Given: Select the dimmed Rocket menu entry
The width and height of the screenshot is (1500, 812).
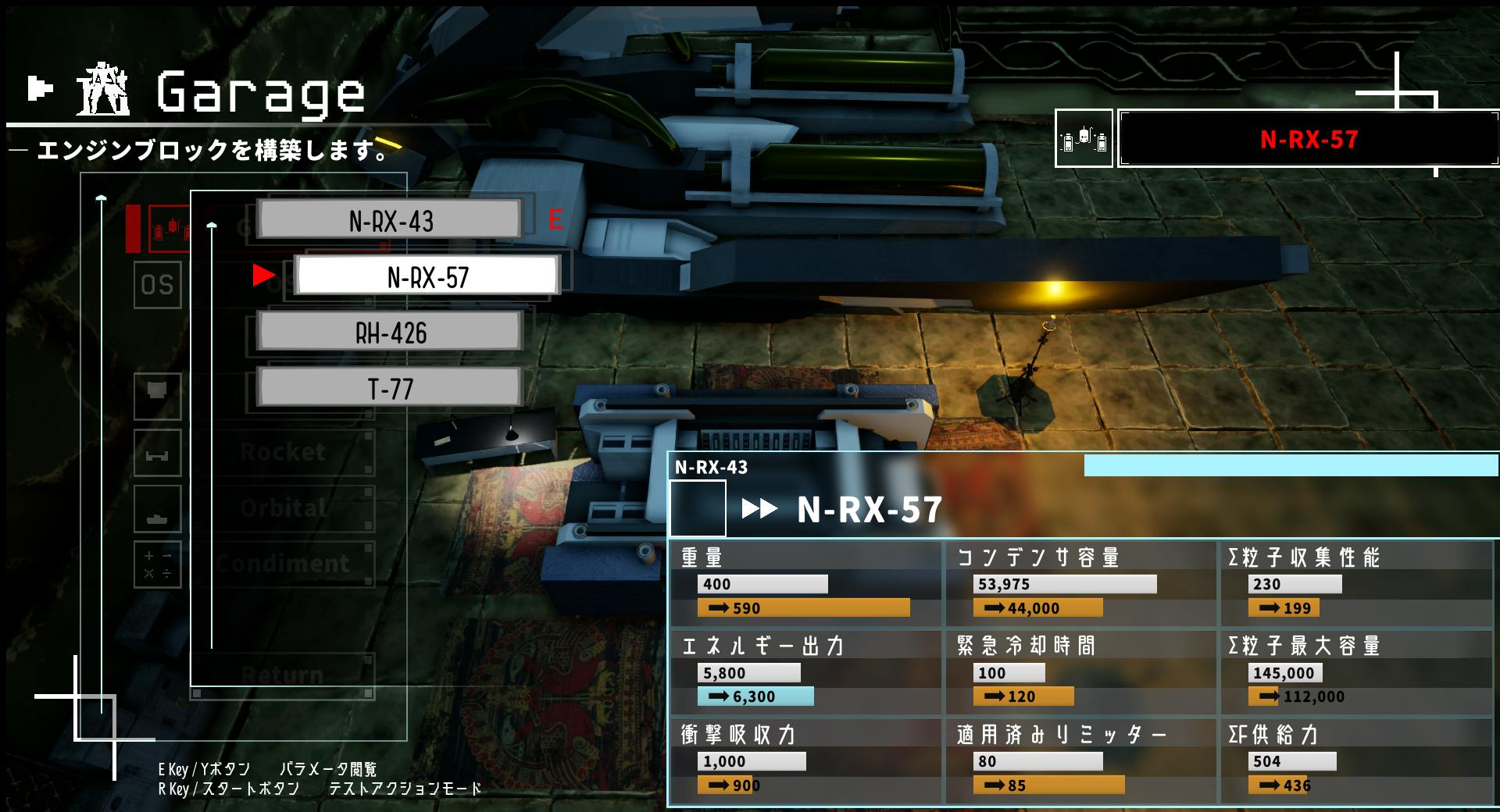Looking at the screenshot, I should click(283, 452).
